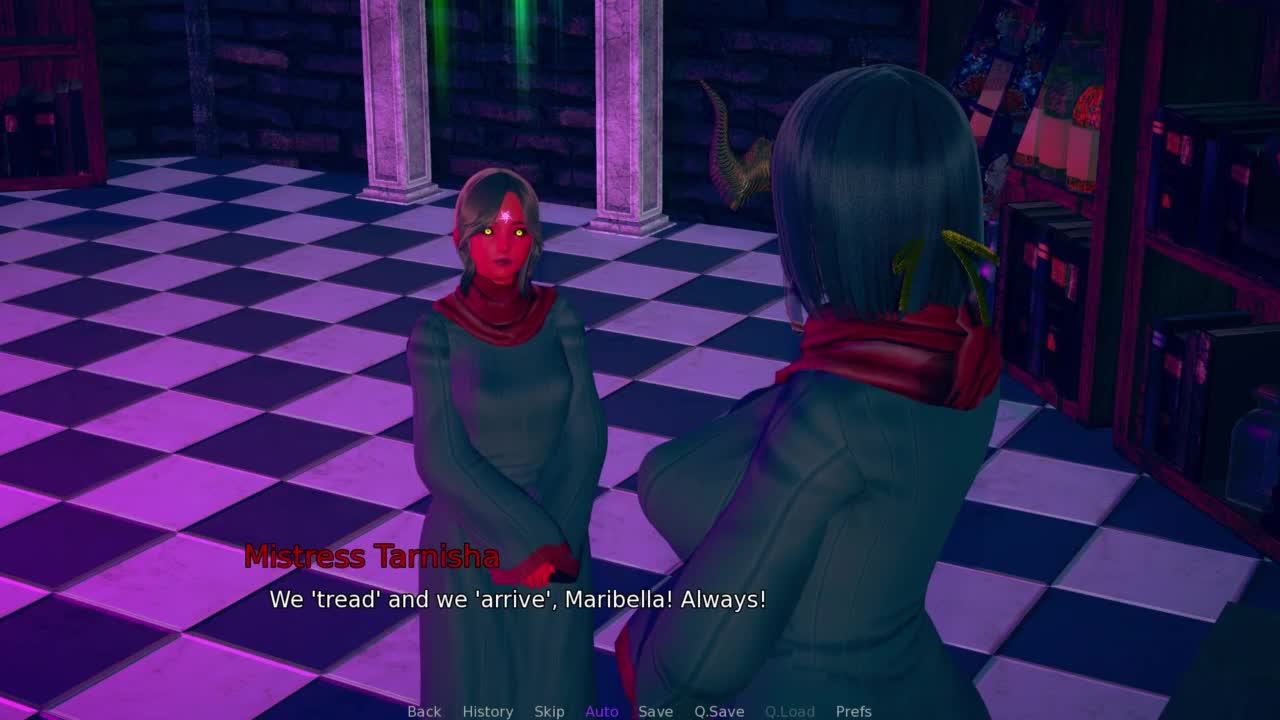1280x720 pixels.
Task: Quick save with Q.Save
Action: (x=719, y=711)
